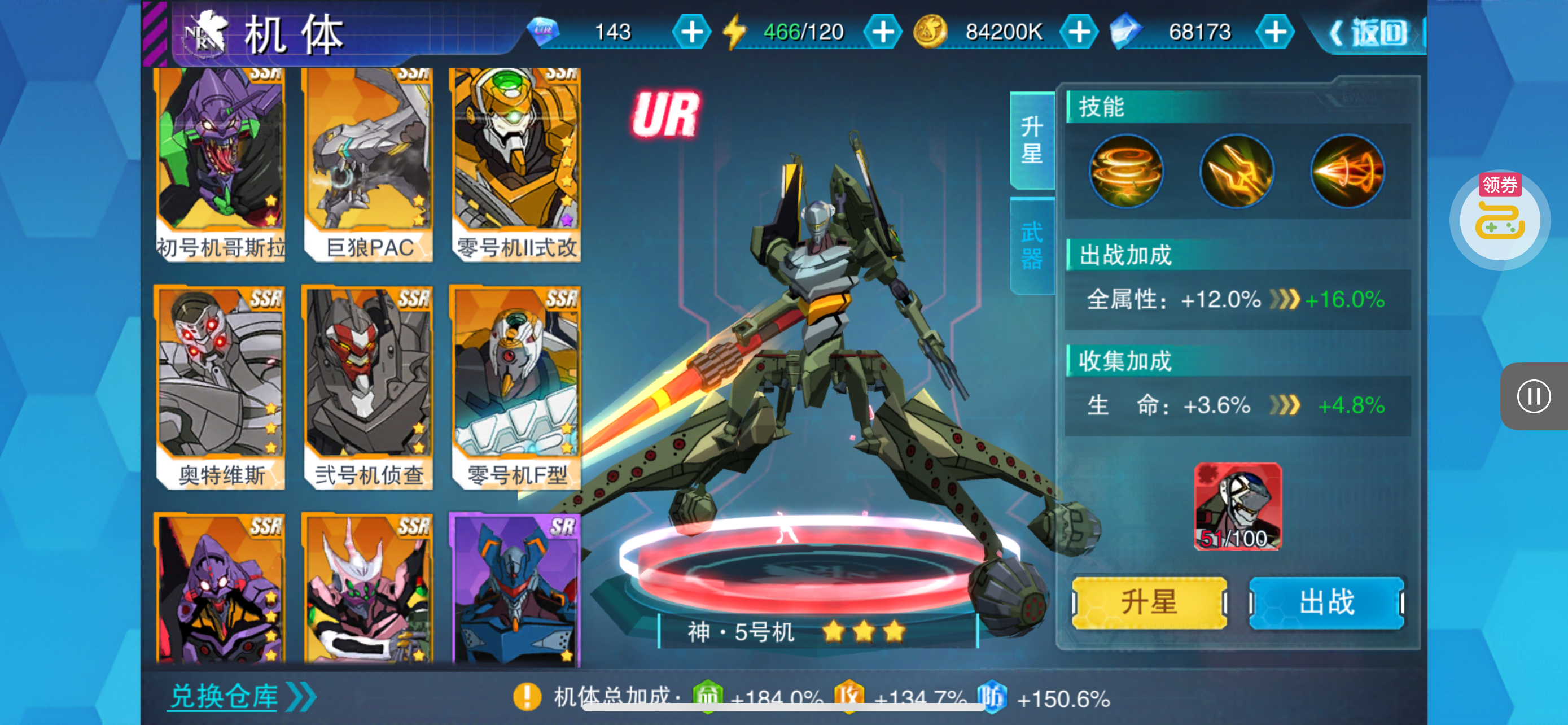Show the fiery cone blast skill

1347,171
